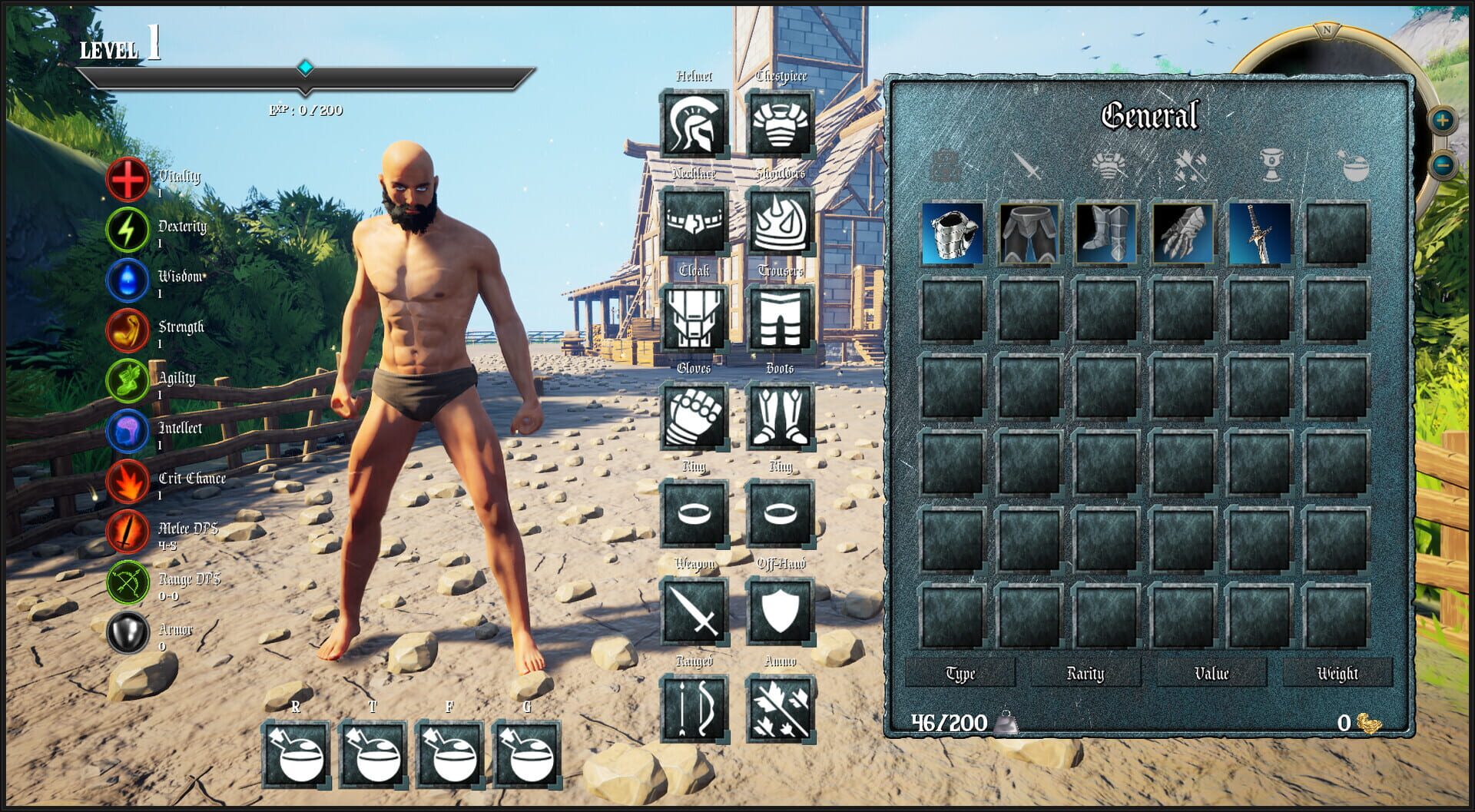Sort inventory by Value
1475x812 pixels.
point(1211,674)
